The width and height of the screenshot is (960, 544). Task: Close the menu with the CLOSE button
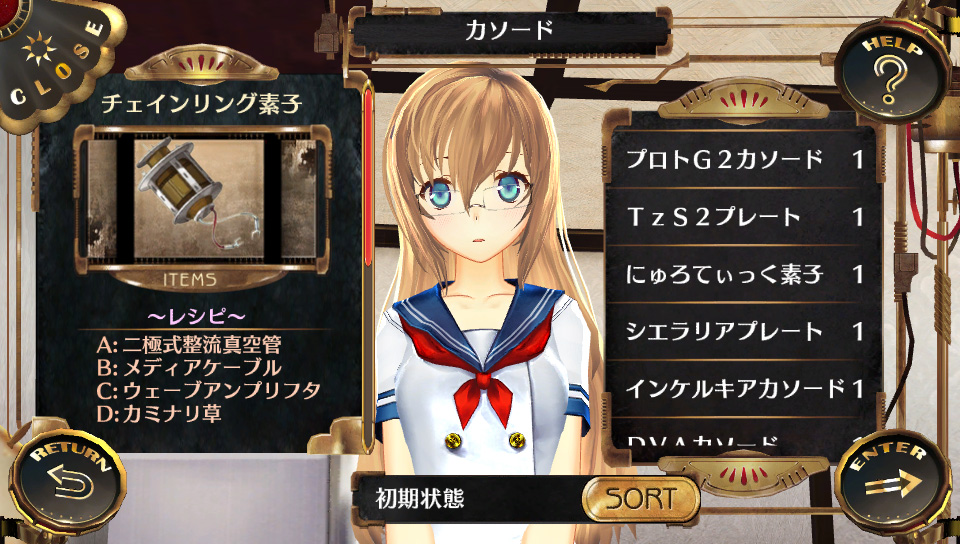click(52, 60)
